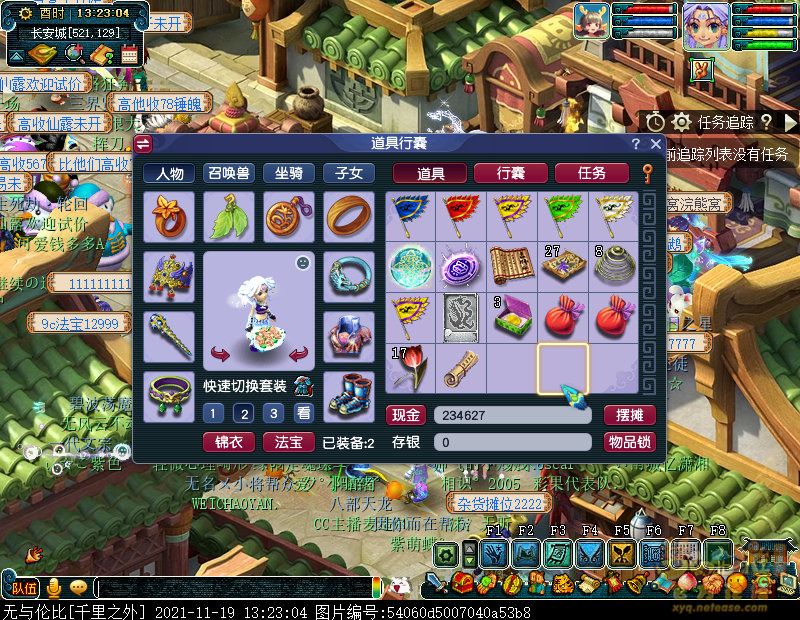Switch to the 任务 items tab
The width and height of the screenshot is (800, 620).
pyautogui.click(x=591, y=173)
